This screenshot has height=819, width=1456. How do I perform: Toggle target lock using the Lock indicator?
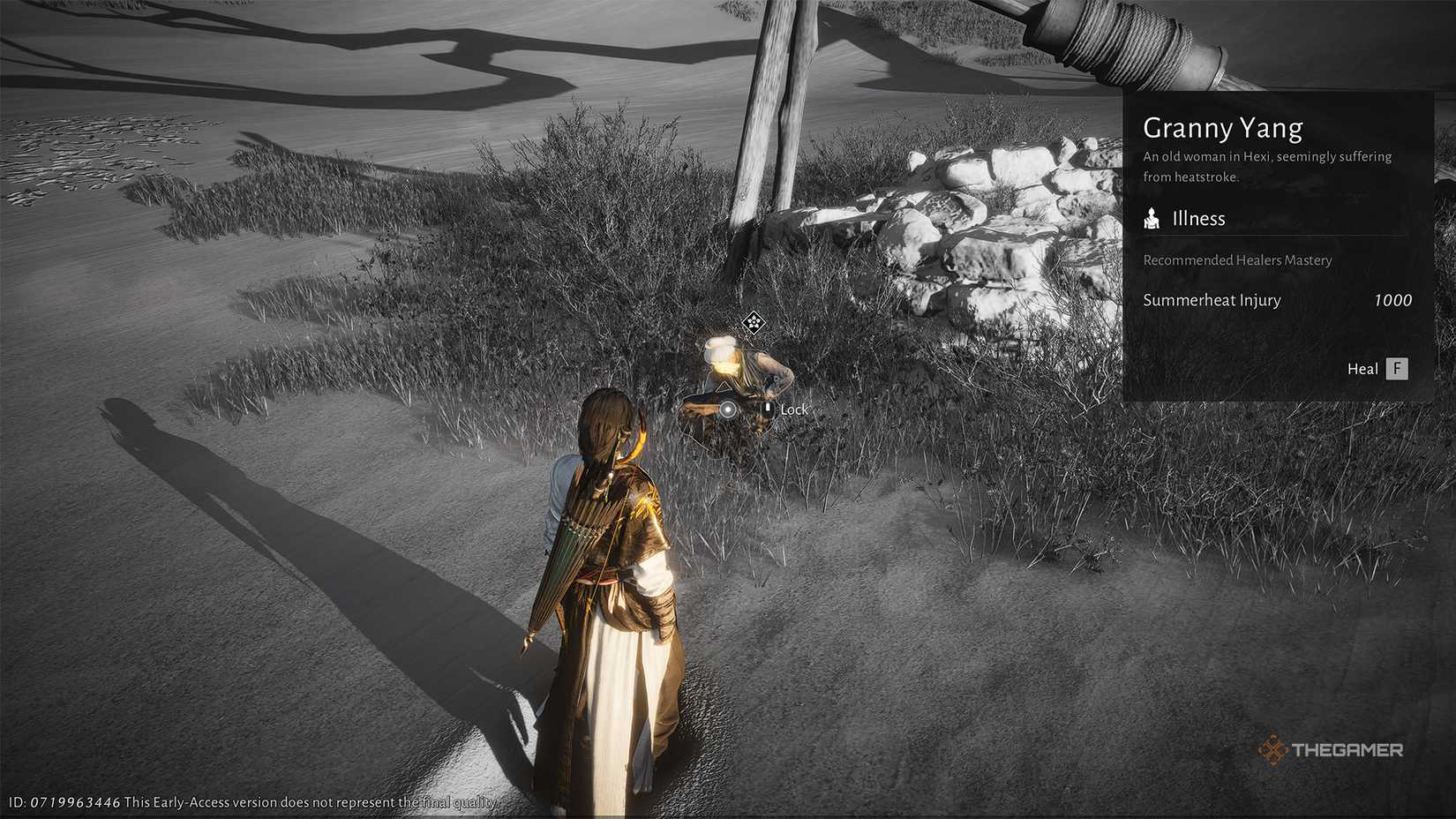[x=794, y=409]
